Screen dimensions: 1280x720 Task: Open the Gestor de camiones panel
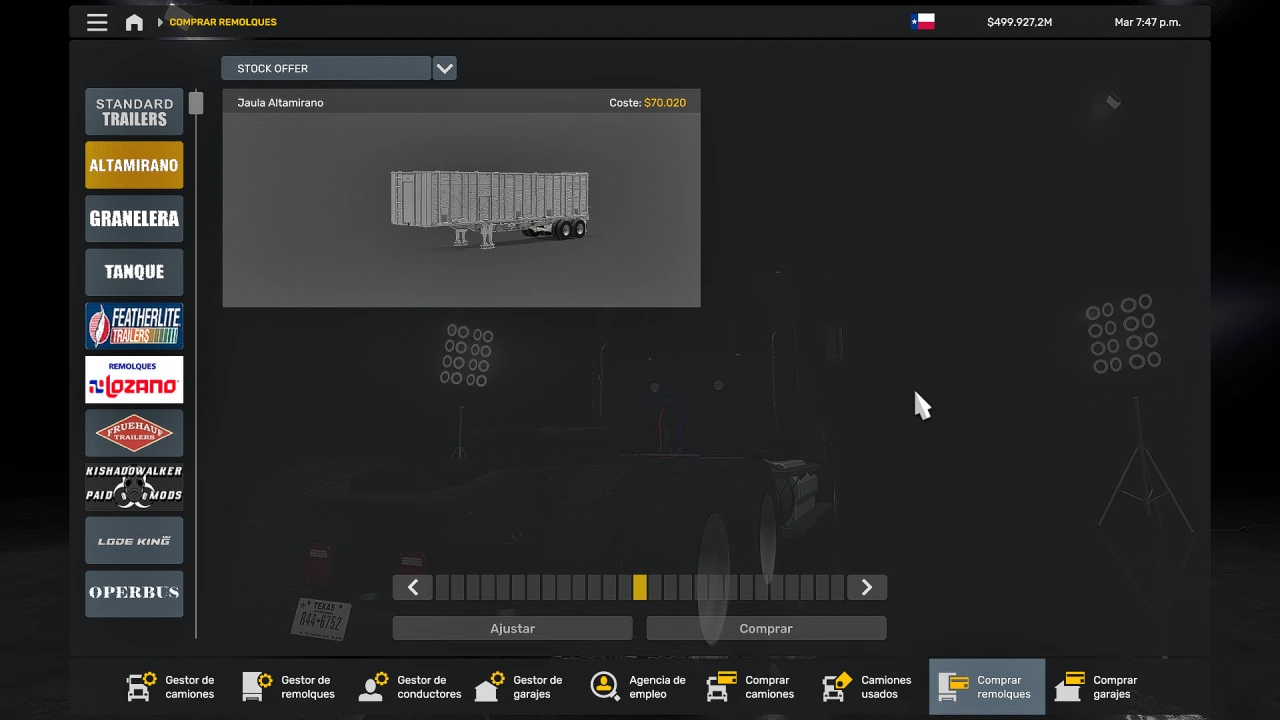(170, 687)
